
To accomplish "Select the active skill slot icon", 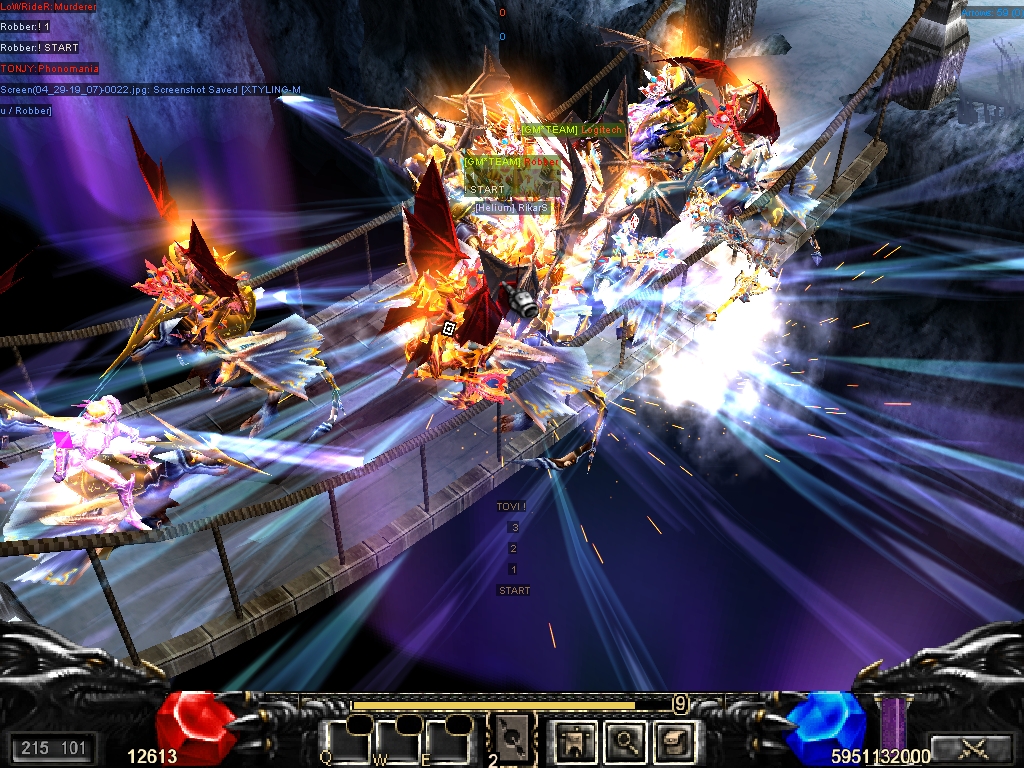I will [512, 740].
